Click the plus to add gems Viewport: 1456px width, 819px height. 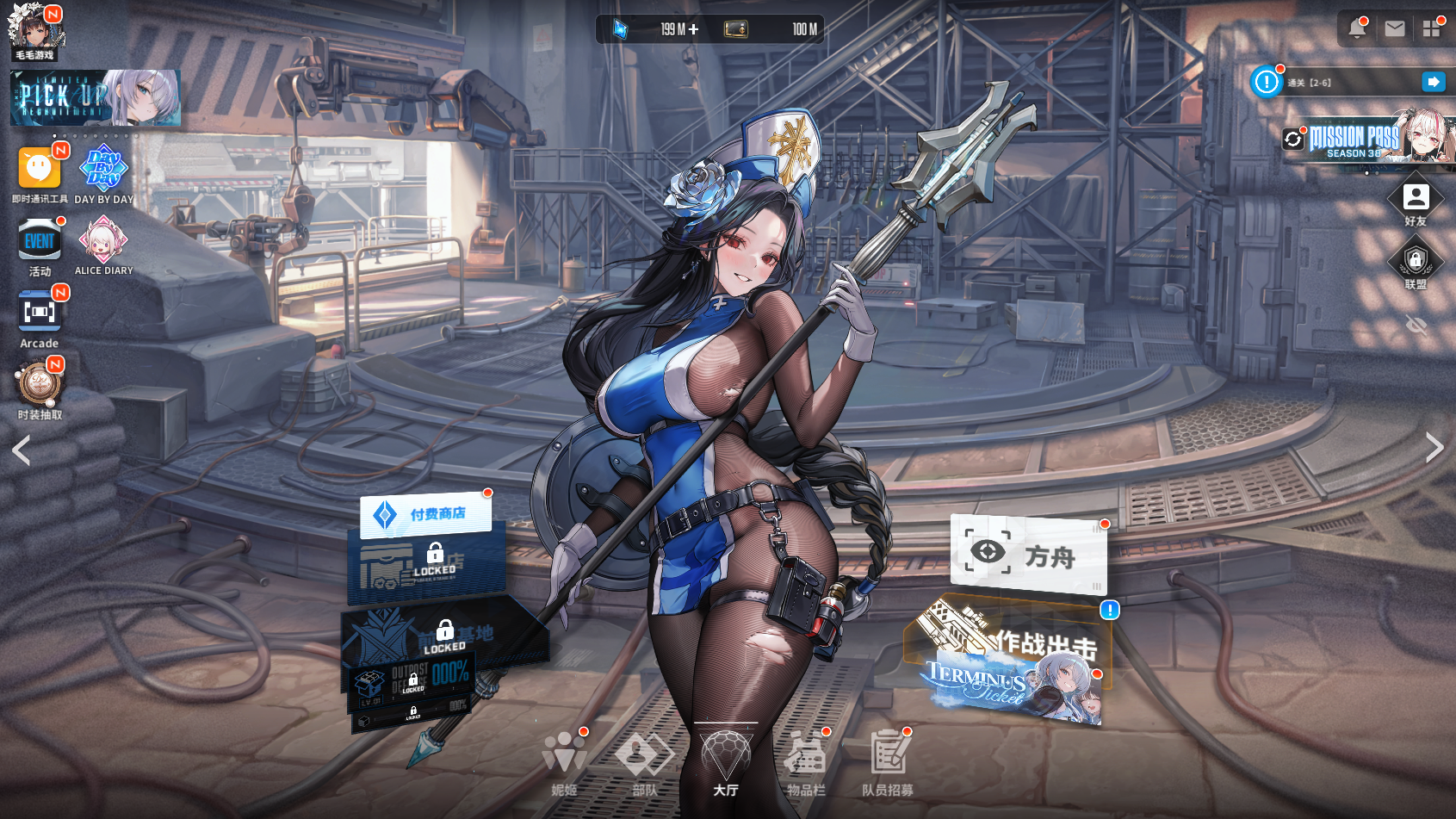tap(694, 29)
